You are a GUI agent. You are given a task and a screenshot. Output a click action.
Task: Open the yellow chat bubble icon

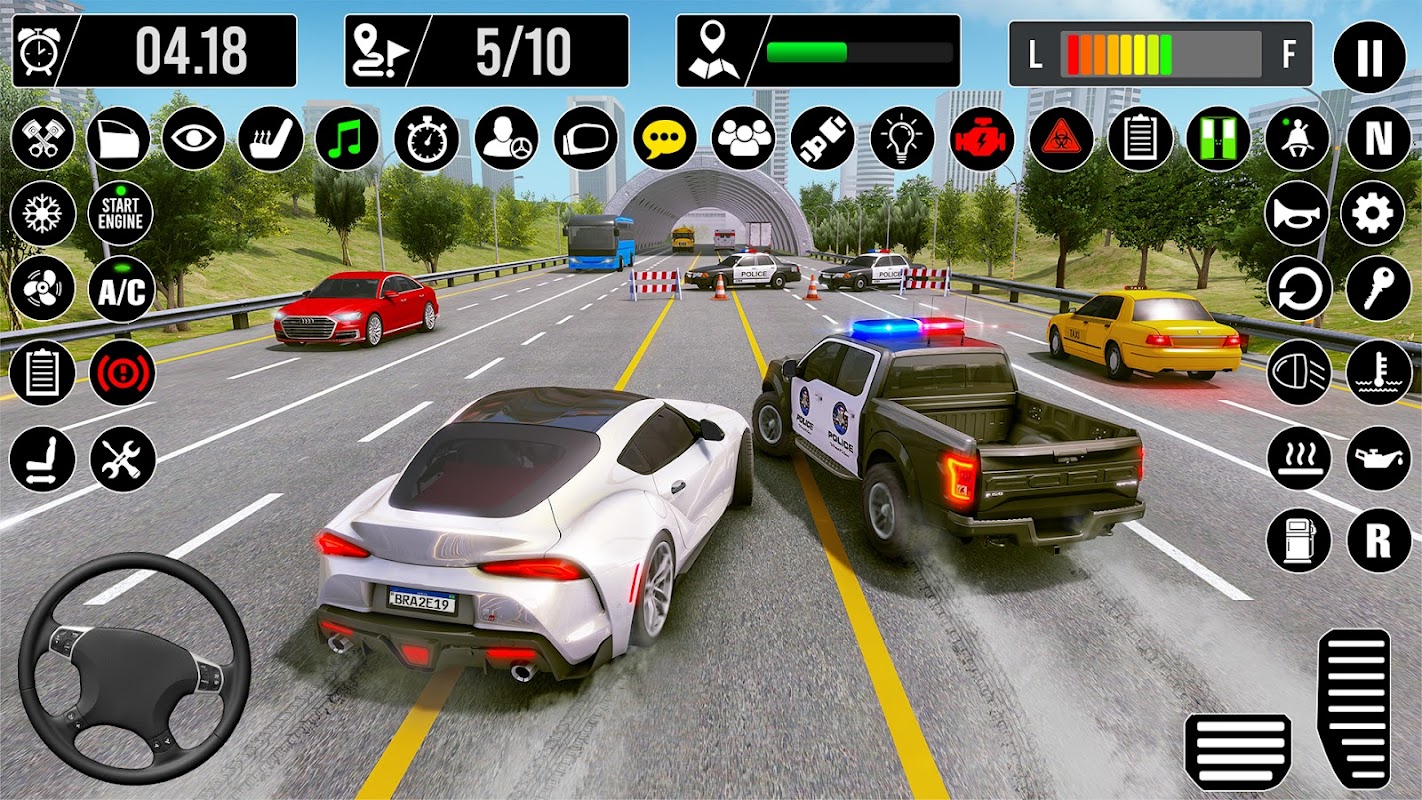tap(665, 138)
